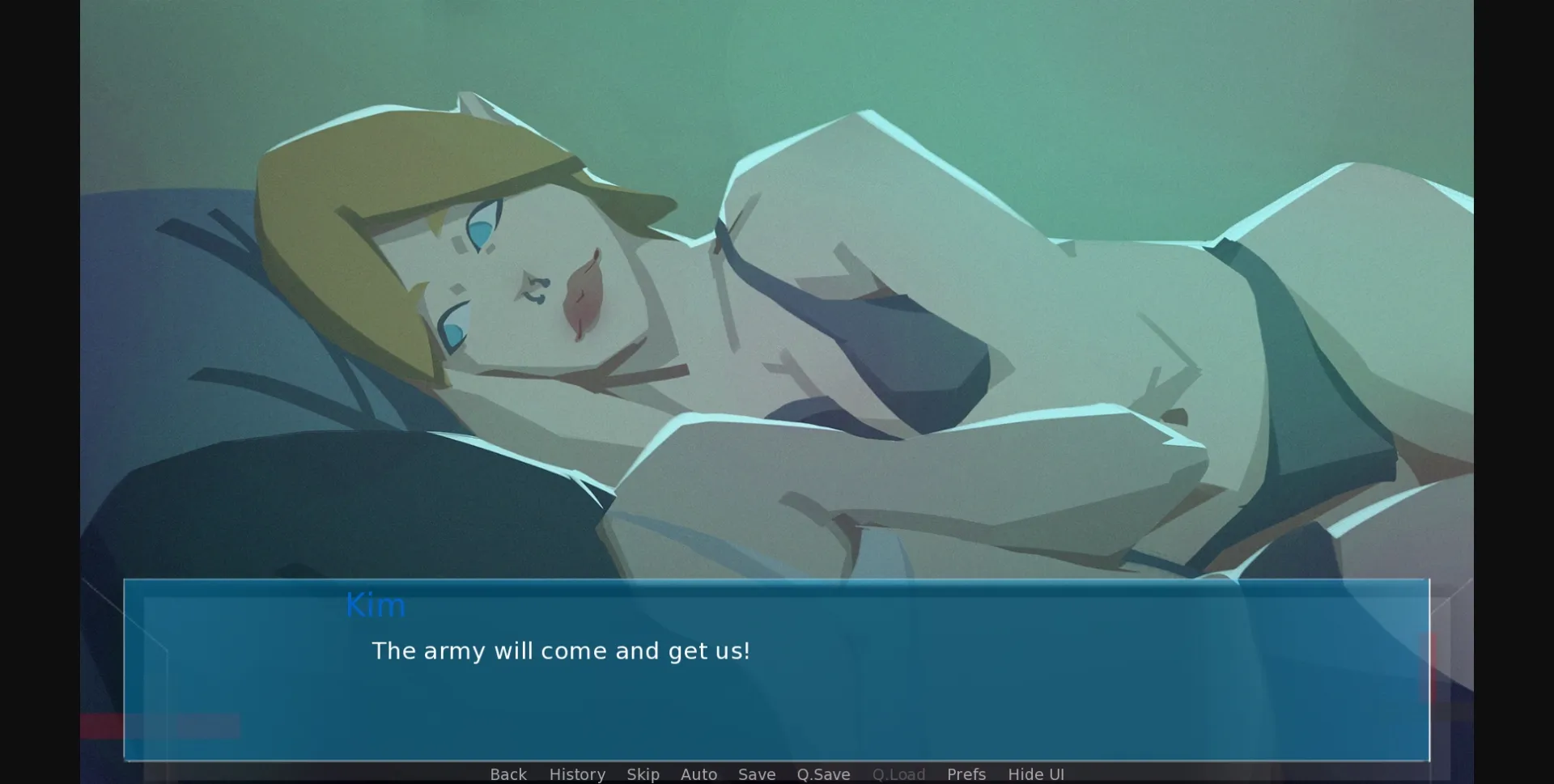Click the Q.Load quick load option

coord(898,774)
